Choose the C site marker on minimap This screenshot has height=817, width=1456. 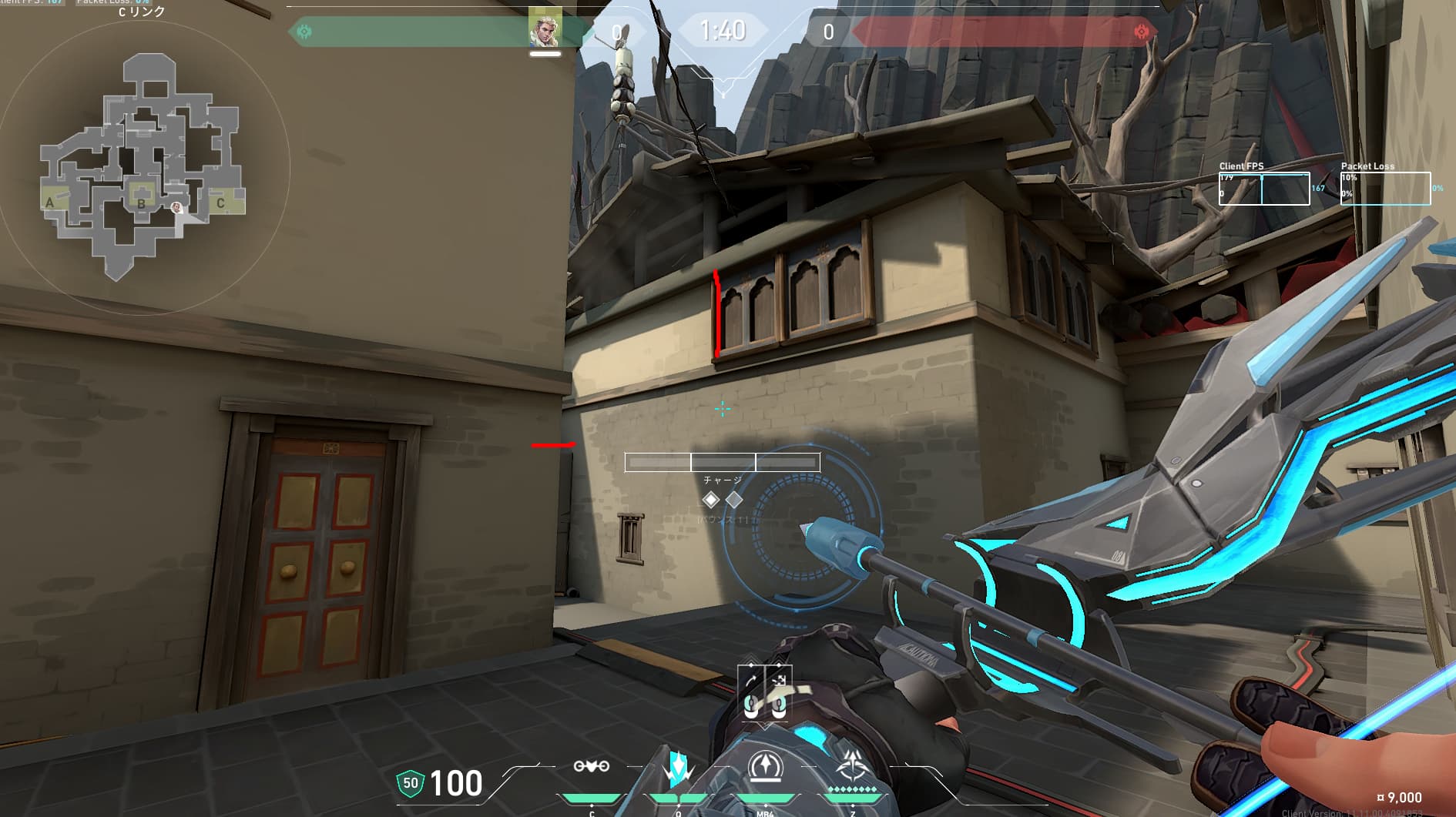(x=220, y=203)
